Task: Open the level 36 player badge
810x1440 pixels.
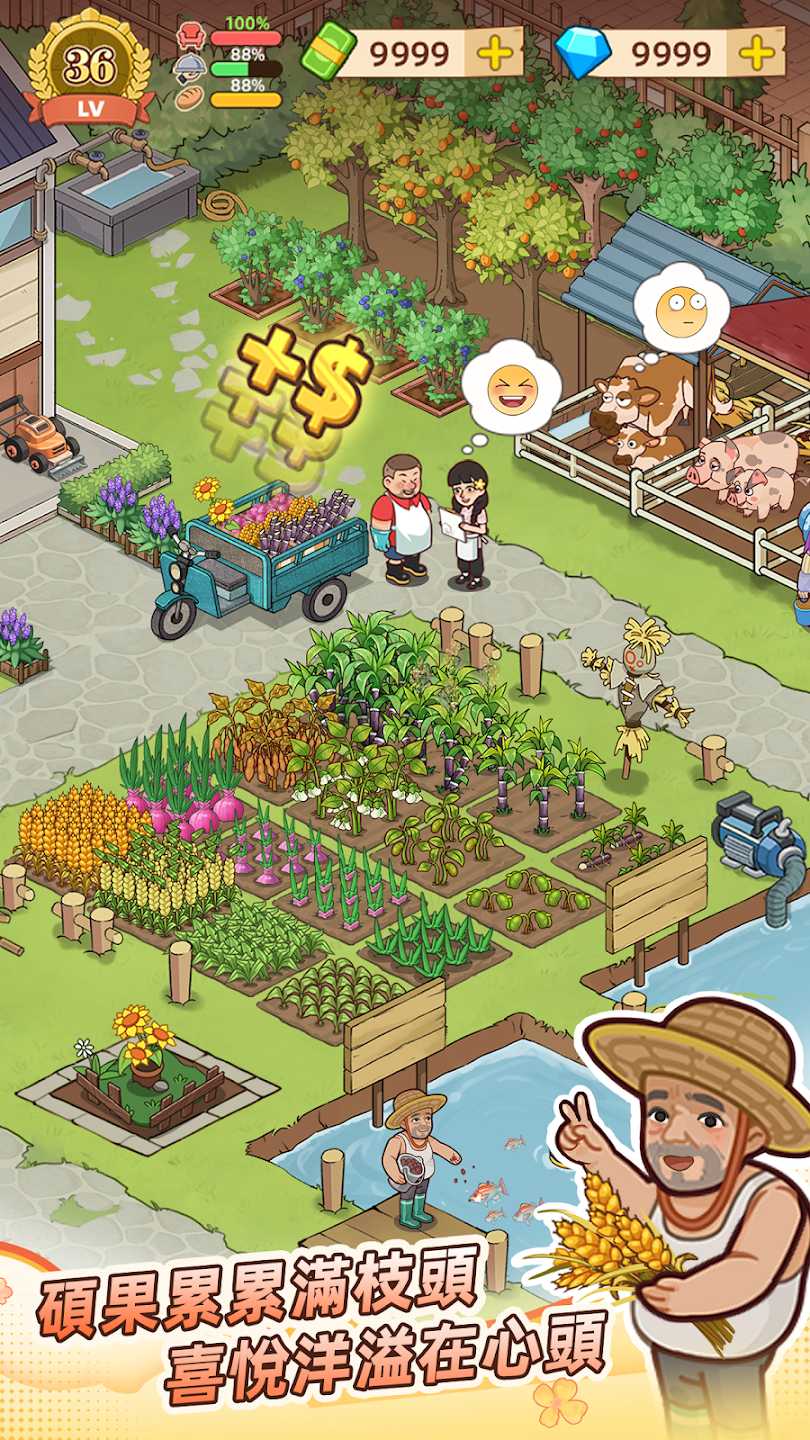Action: pos(89,68)
